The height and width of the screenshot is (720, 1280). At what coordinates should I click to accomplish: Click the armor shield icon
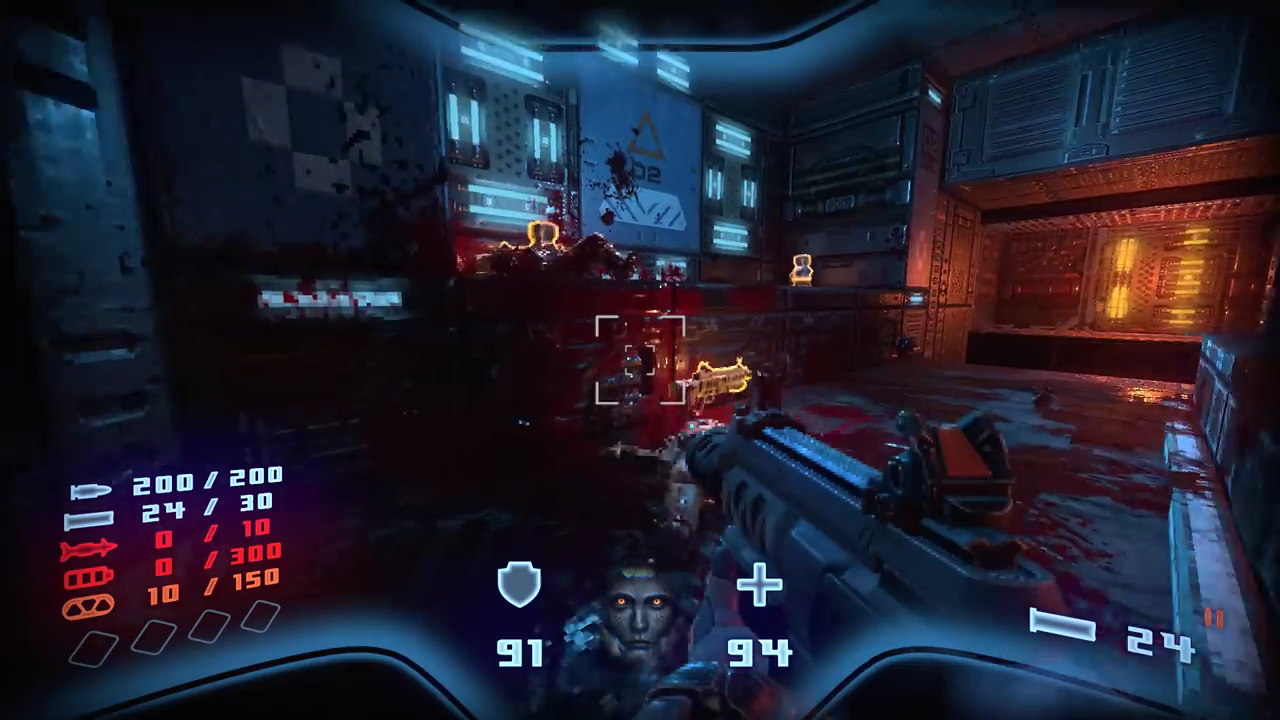coord(519,585)
